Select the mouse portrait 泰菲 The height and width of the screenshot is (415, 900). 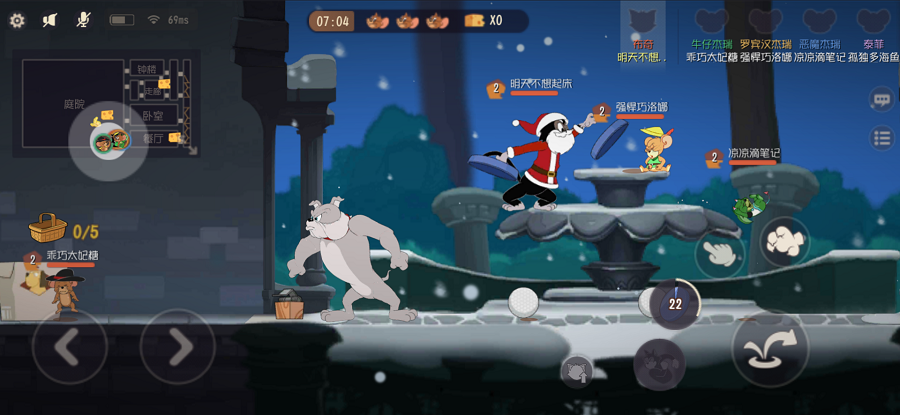(x=873, y=22)
